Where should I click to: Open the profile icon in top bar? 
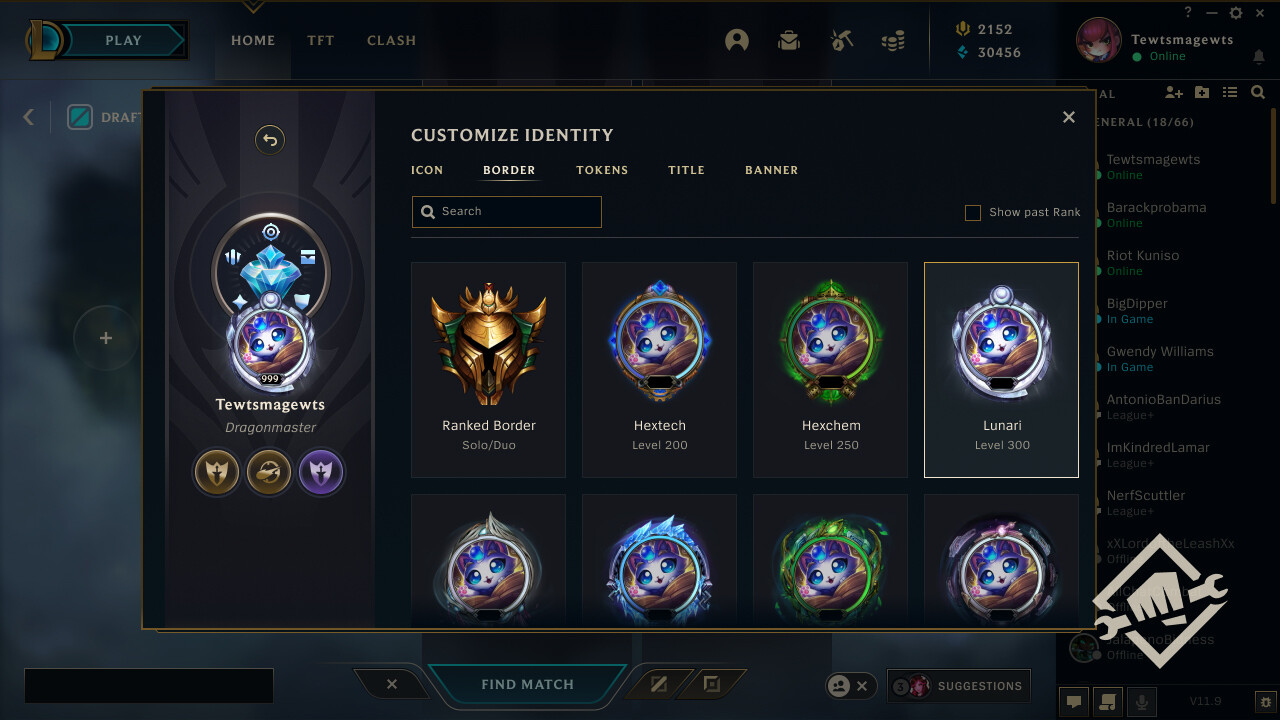[x=737, y=41]
